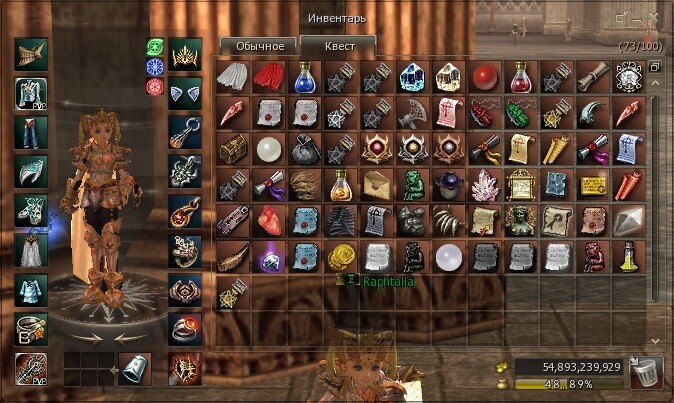This screenshot has height=403, width=674.
Task: Select the red heart item
Action: coord(269,220)
